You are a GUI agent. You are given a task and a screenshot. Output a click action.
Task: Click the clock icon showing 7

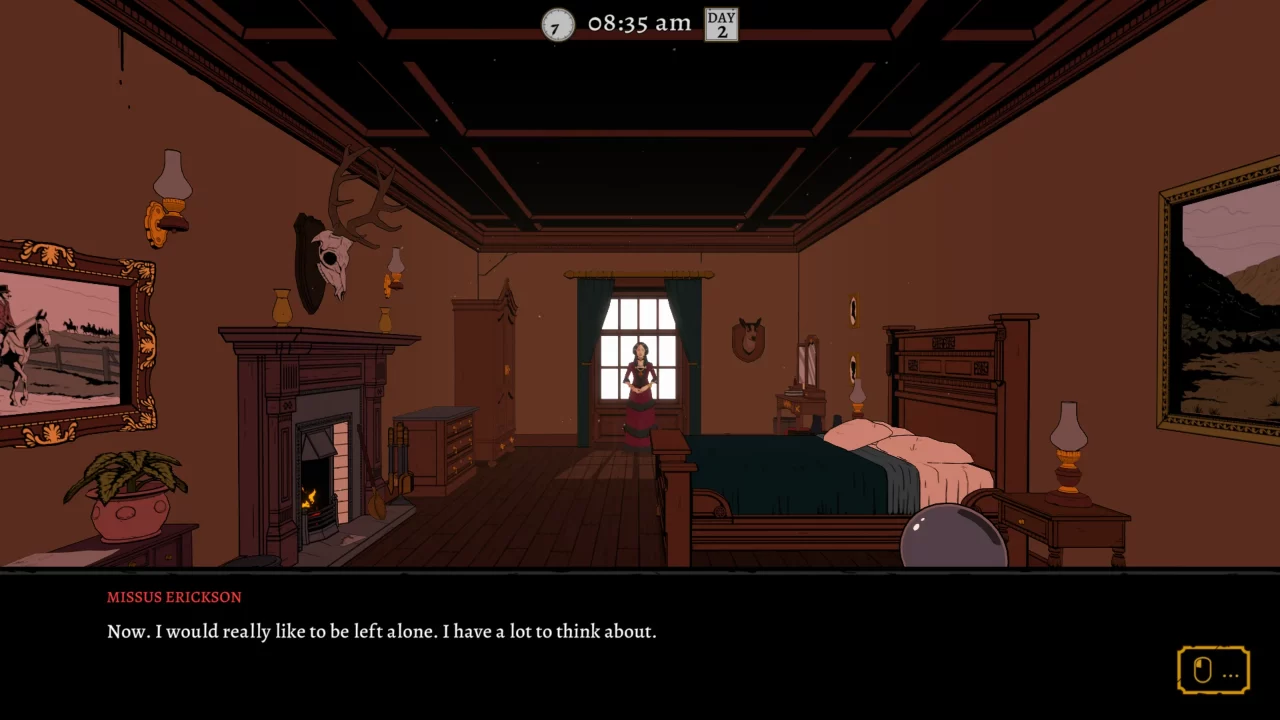click(x=557, y=24)
